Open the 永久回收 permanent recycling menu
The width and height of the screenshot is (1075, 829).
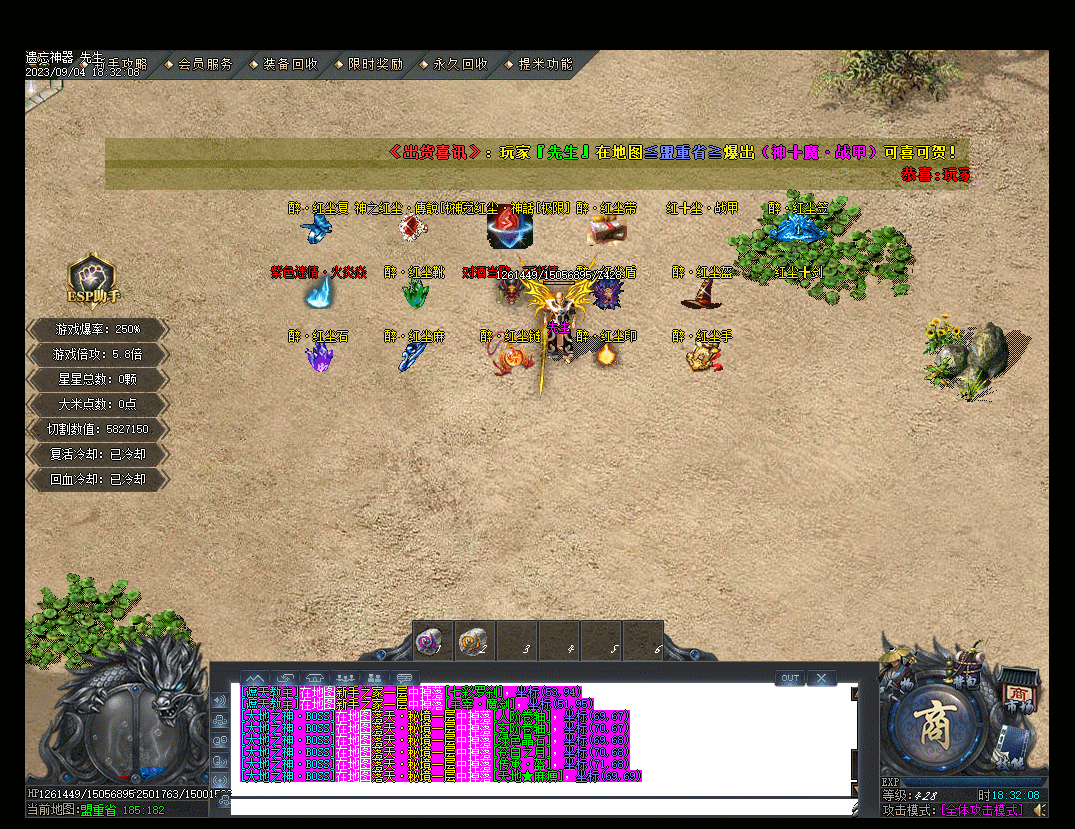click(x=460, y=64)
